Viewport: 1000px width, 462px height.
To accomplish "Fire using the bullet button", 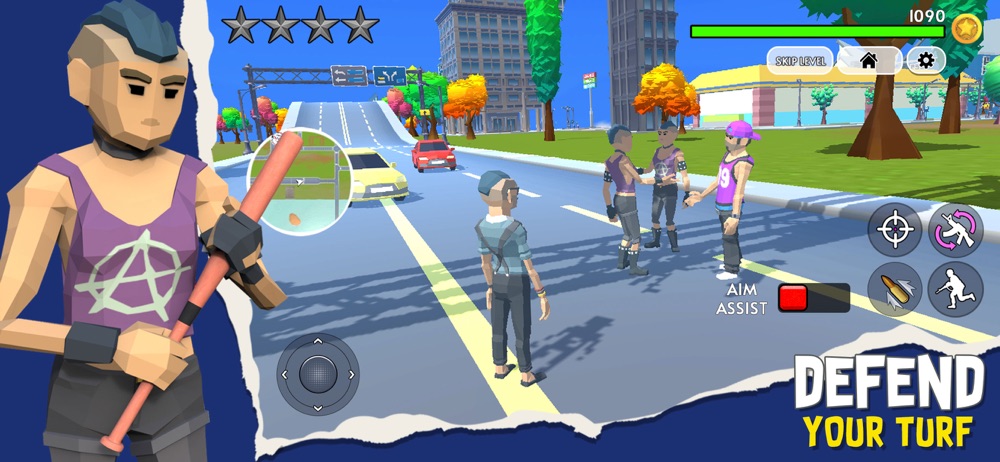I will (x=893, y=291).
